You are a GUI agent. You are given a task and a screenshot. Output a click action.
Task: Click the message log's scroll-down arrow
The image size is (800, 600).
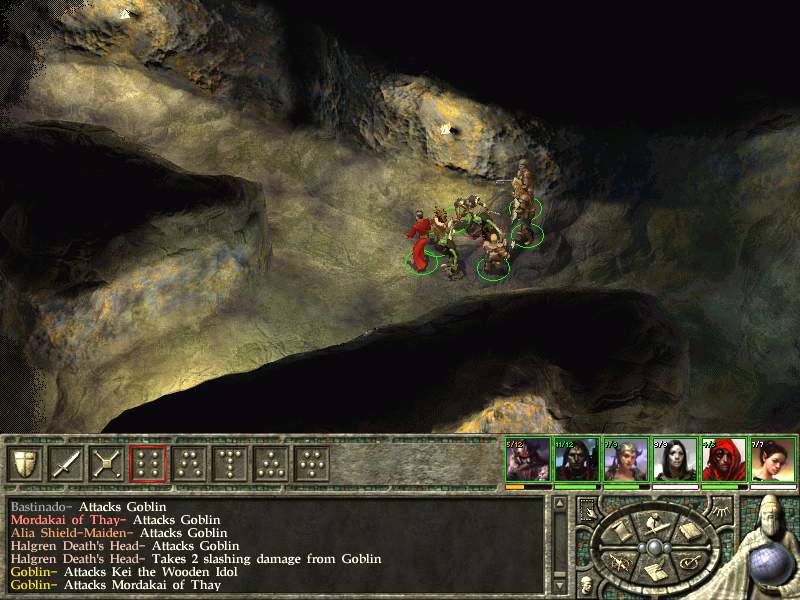(x=560, y=586)
